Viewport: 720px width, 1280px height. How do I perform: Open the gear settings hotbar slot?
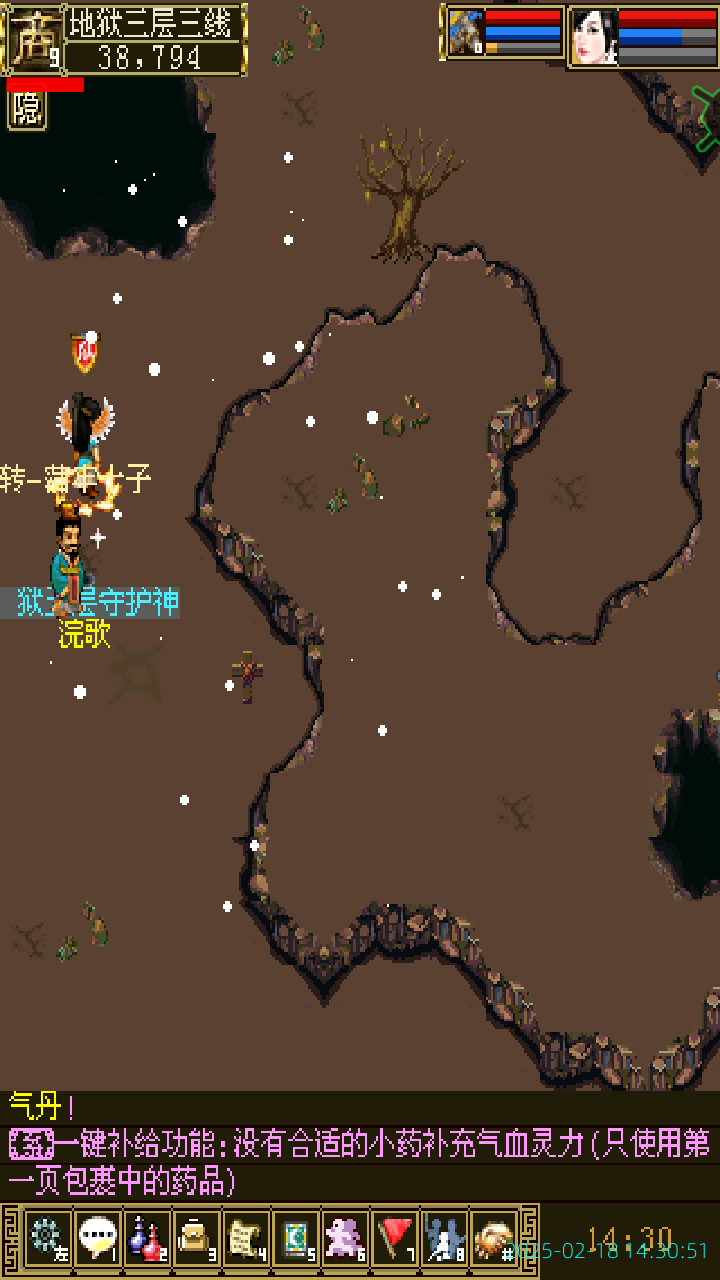click(47, 1238)
